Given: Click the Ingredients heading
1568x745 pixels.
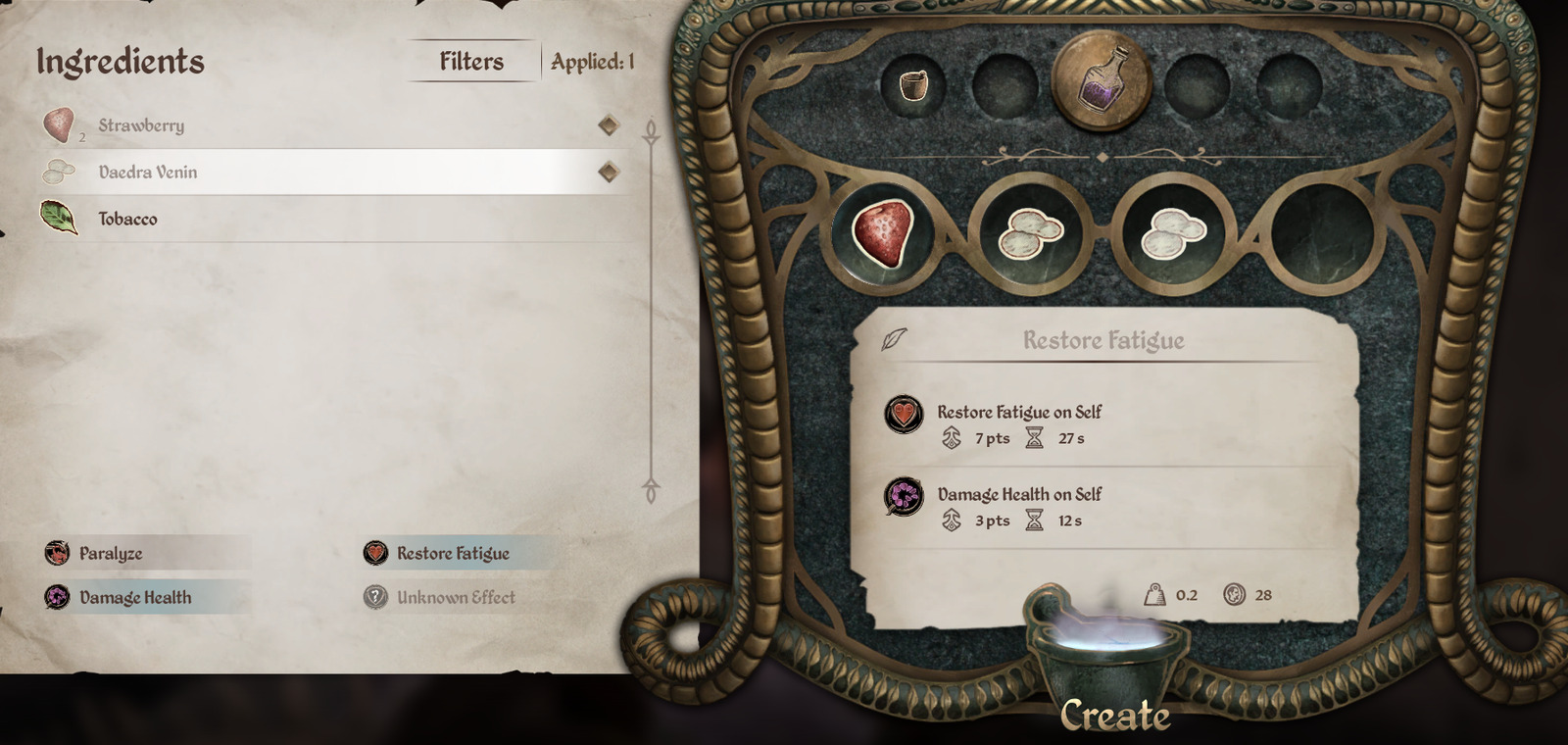Looking at the screenshot, I should click(x=120, y=61).
